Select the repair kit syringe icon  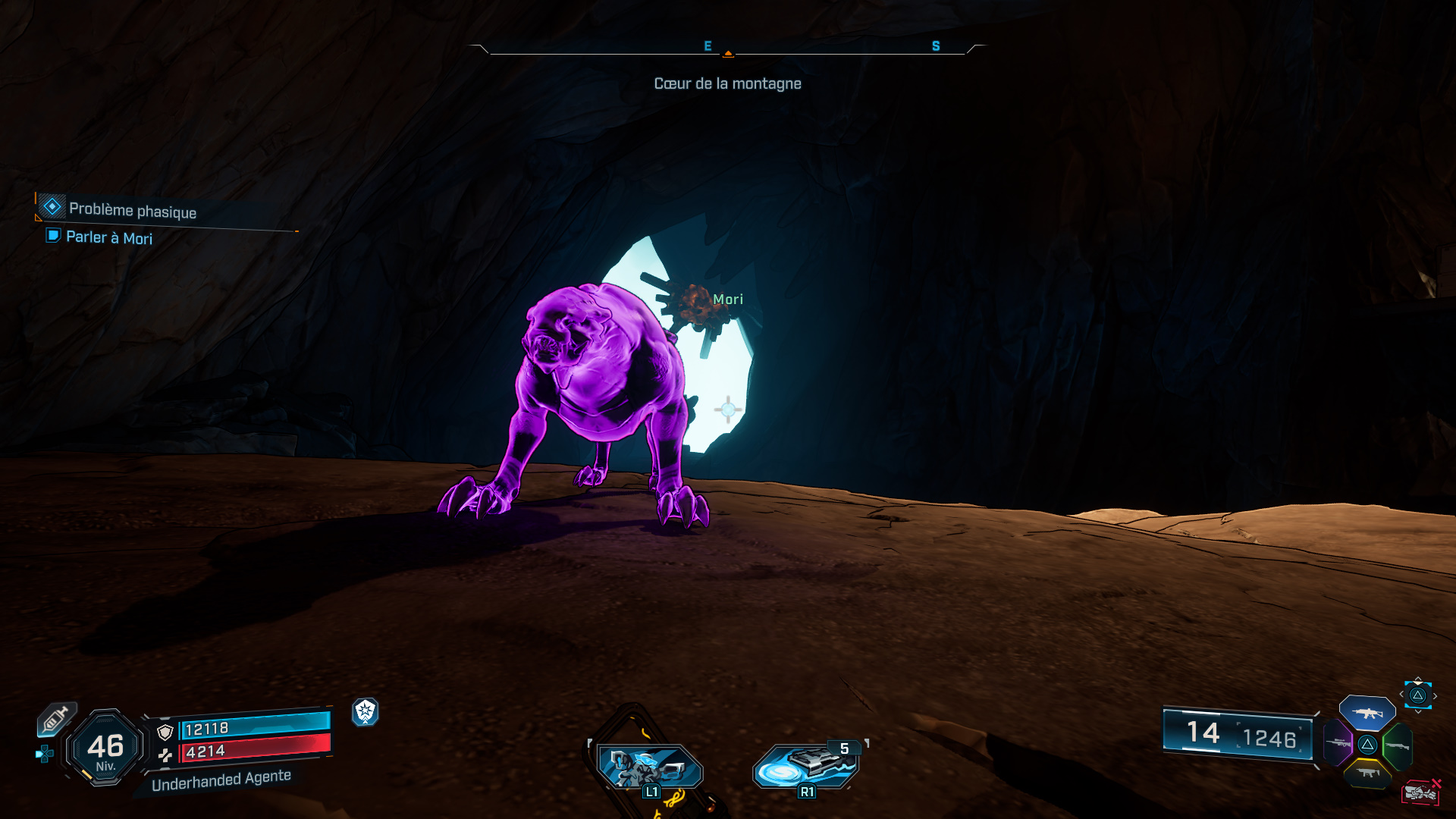pos(56,719)
